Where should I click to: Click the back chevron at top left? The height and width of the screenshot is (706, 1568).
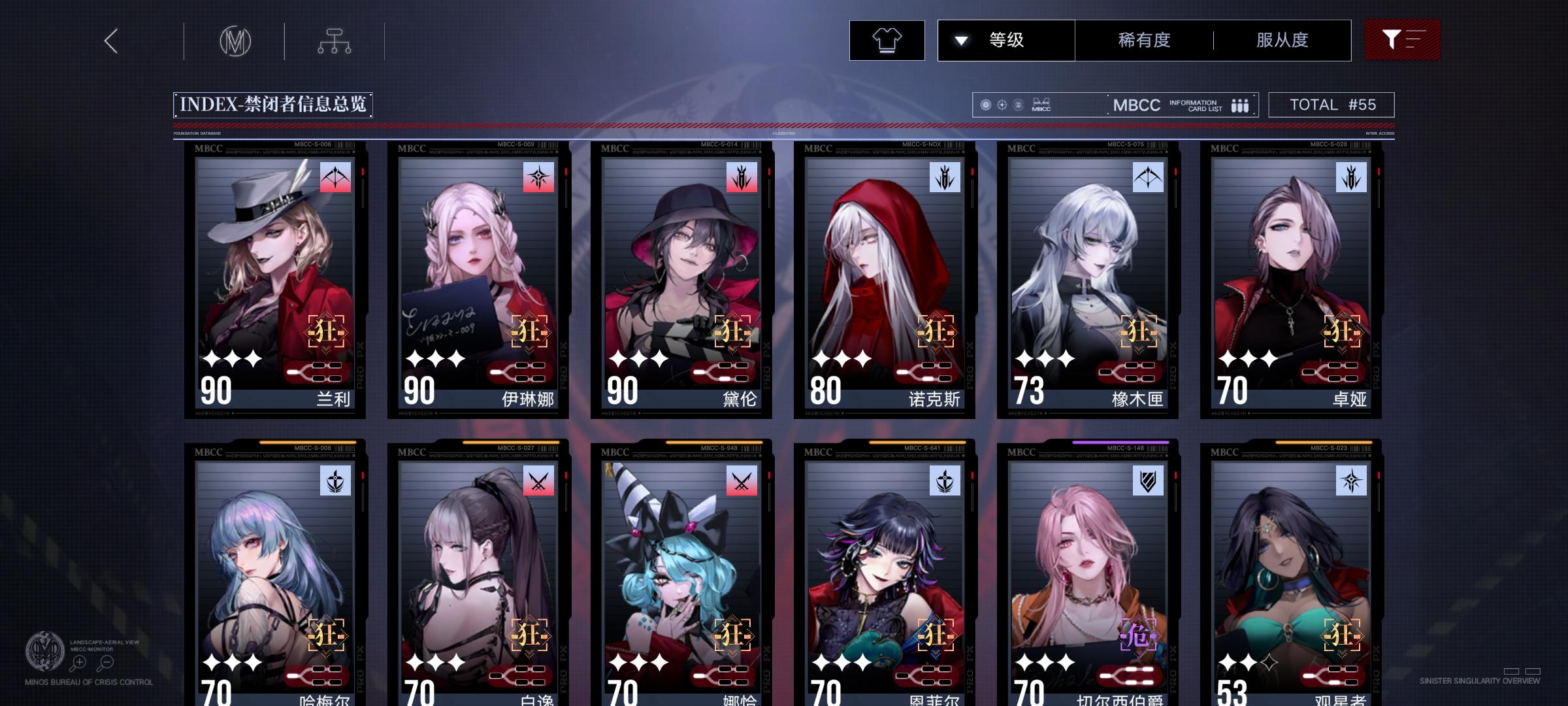pyautogui.click(x=111, y=41)
